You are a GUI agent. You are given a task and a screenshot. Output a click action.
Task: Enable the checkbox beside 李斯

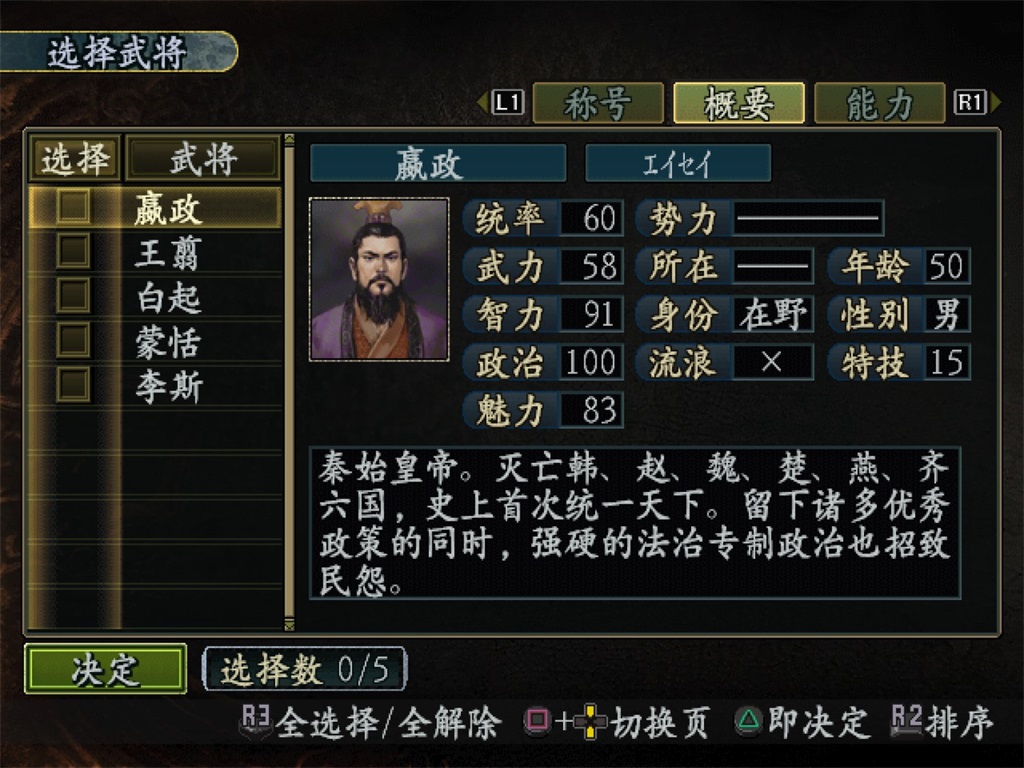click(73, 385)
